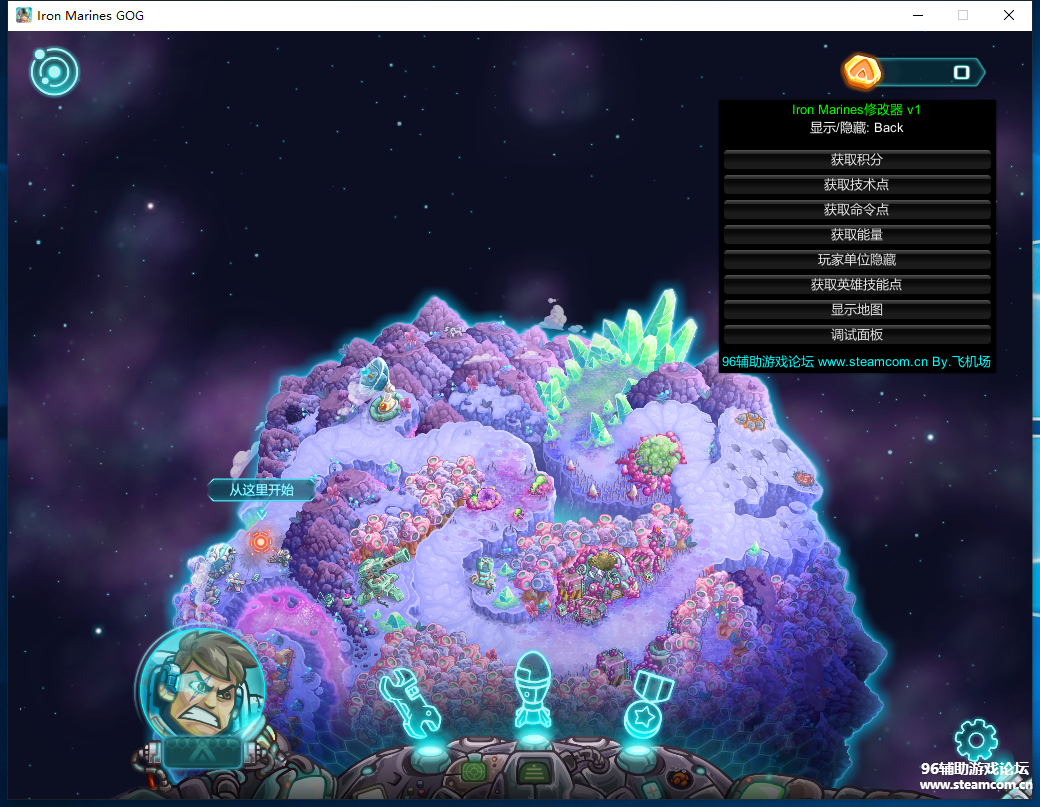The width and height of the screenshot is (1040, 807).
Task: Minimize the game window
Action: 917,15
